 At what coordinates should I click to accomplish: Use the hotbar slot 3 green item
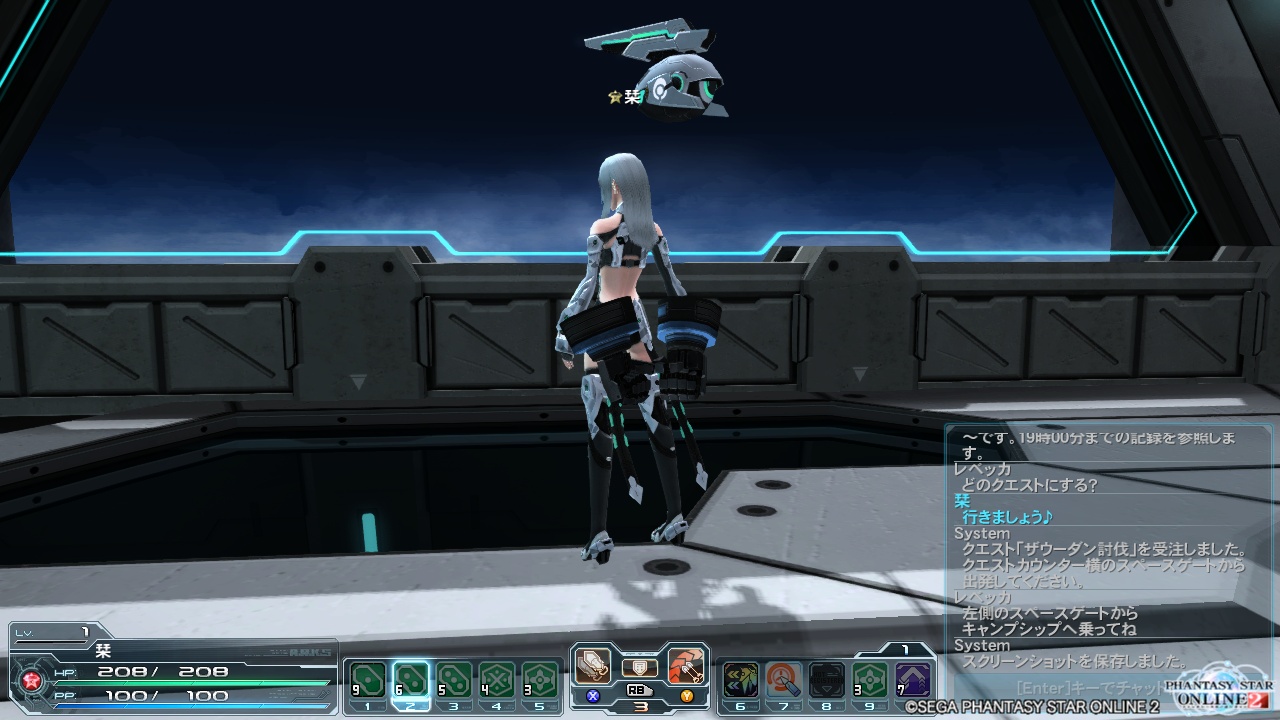click(454, 681)
